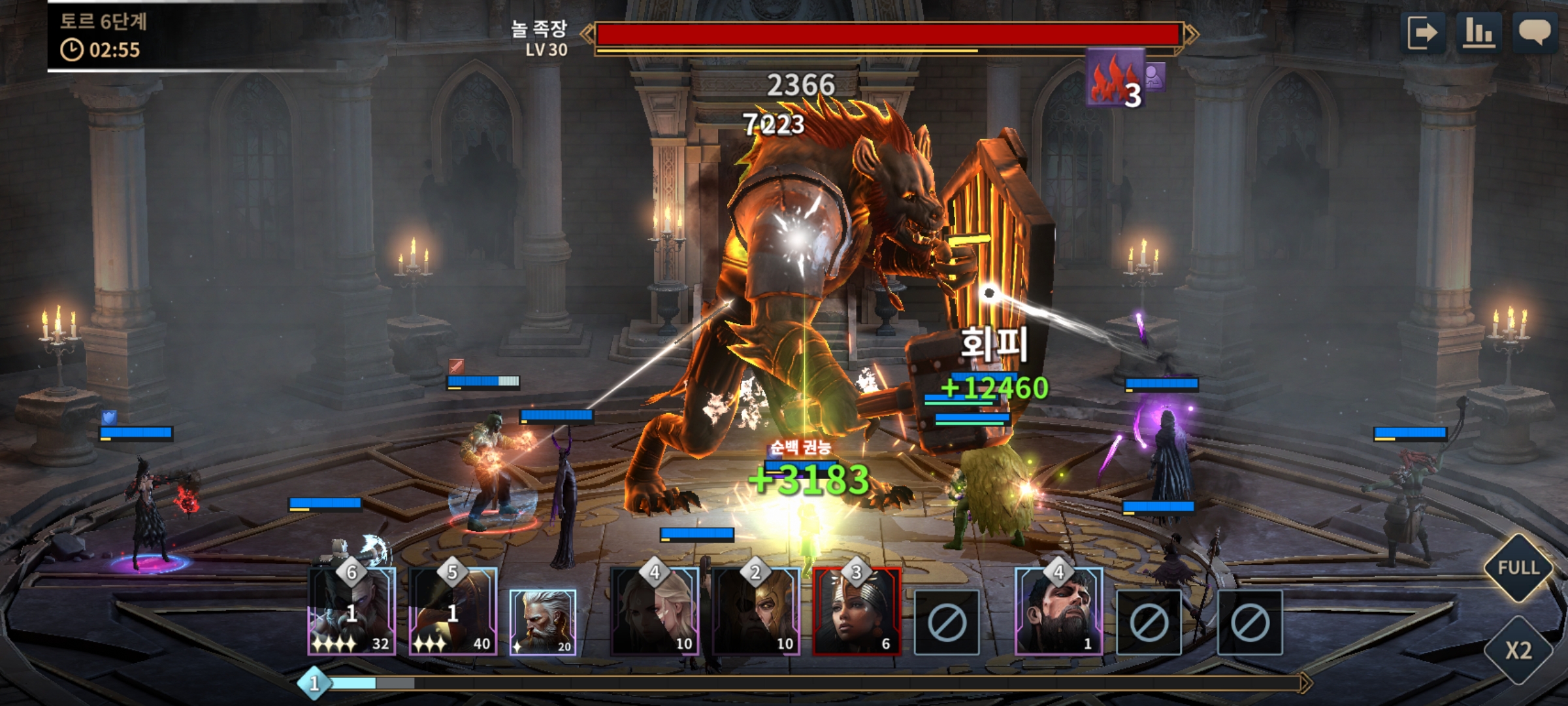Select the four-star hero card numbered 32
Viewport: 1568px width, 706px height.
(352, 612)
